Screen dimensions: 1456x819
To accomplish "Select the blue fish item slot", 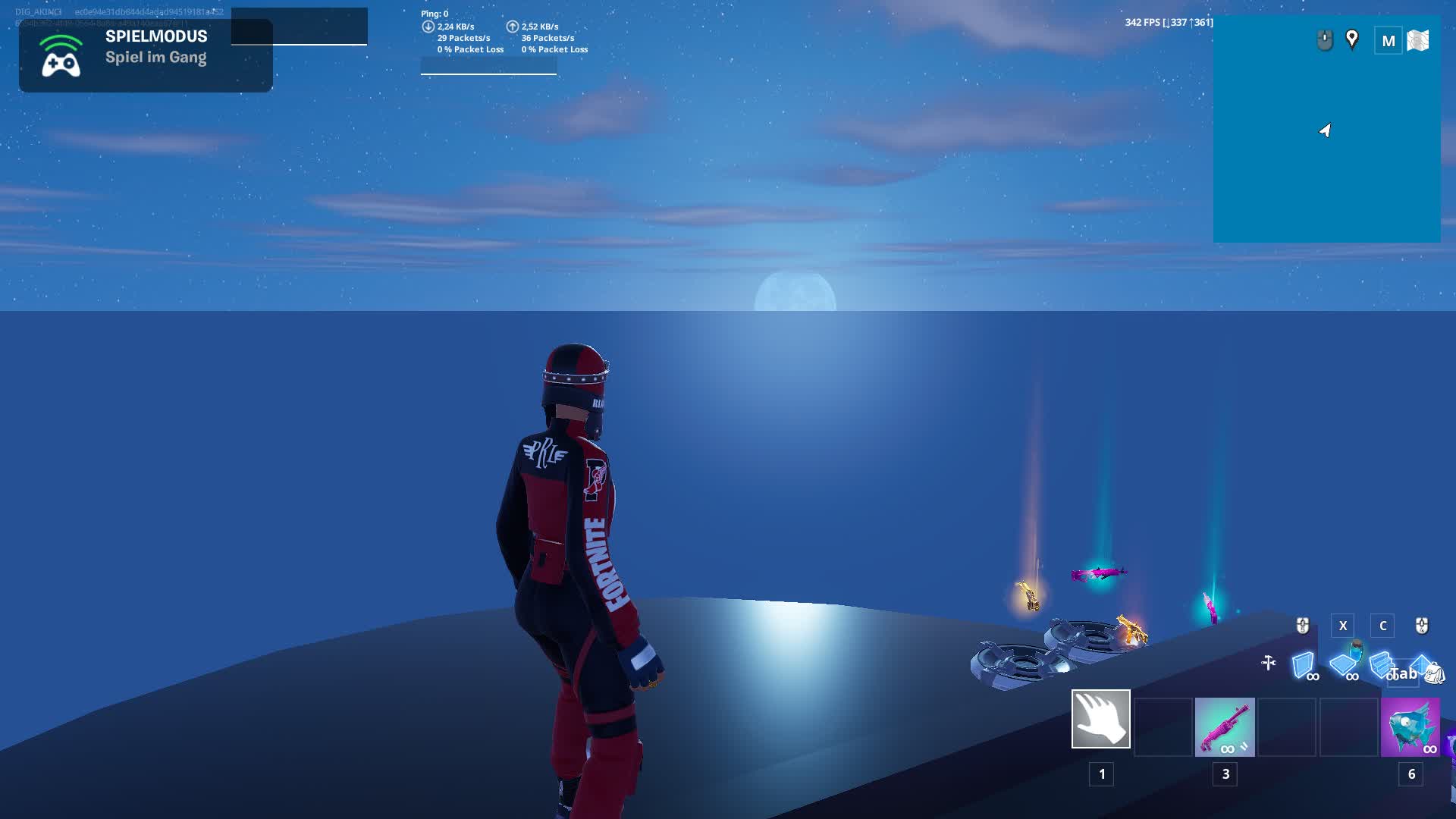I will point(1410,727).
